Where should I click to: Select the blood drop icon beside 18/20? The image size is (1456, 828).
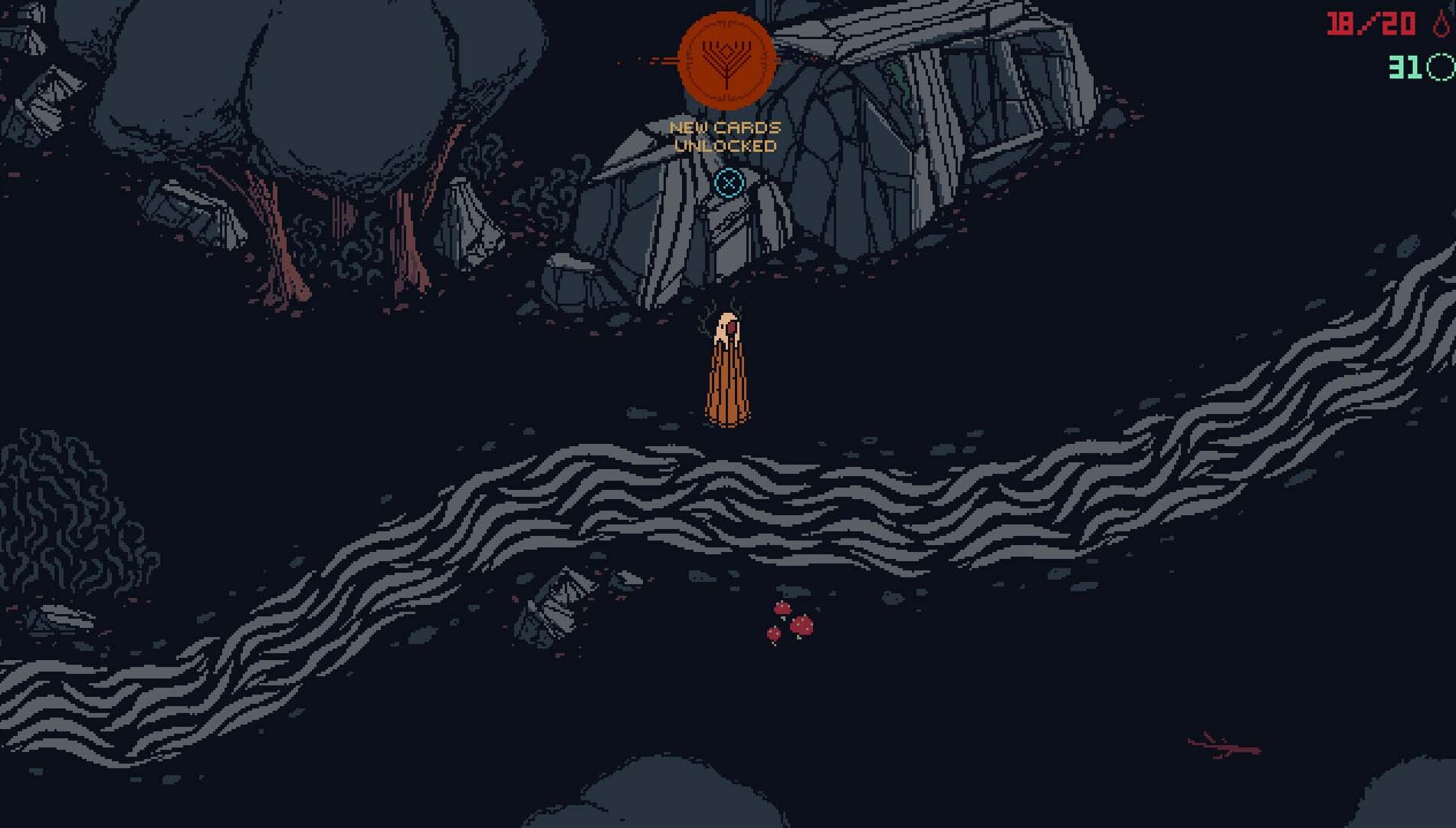(x=1441, y=23)
